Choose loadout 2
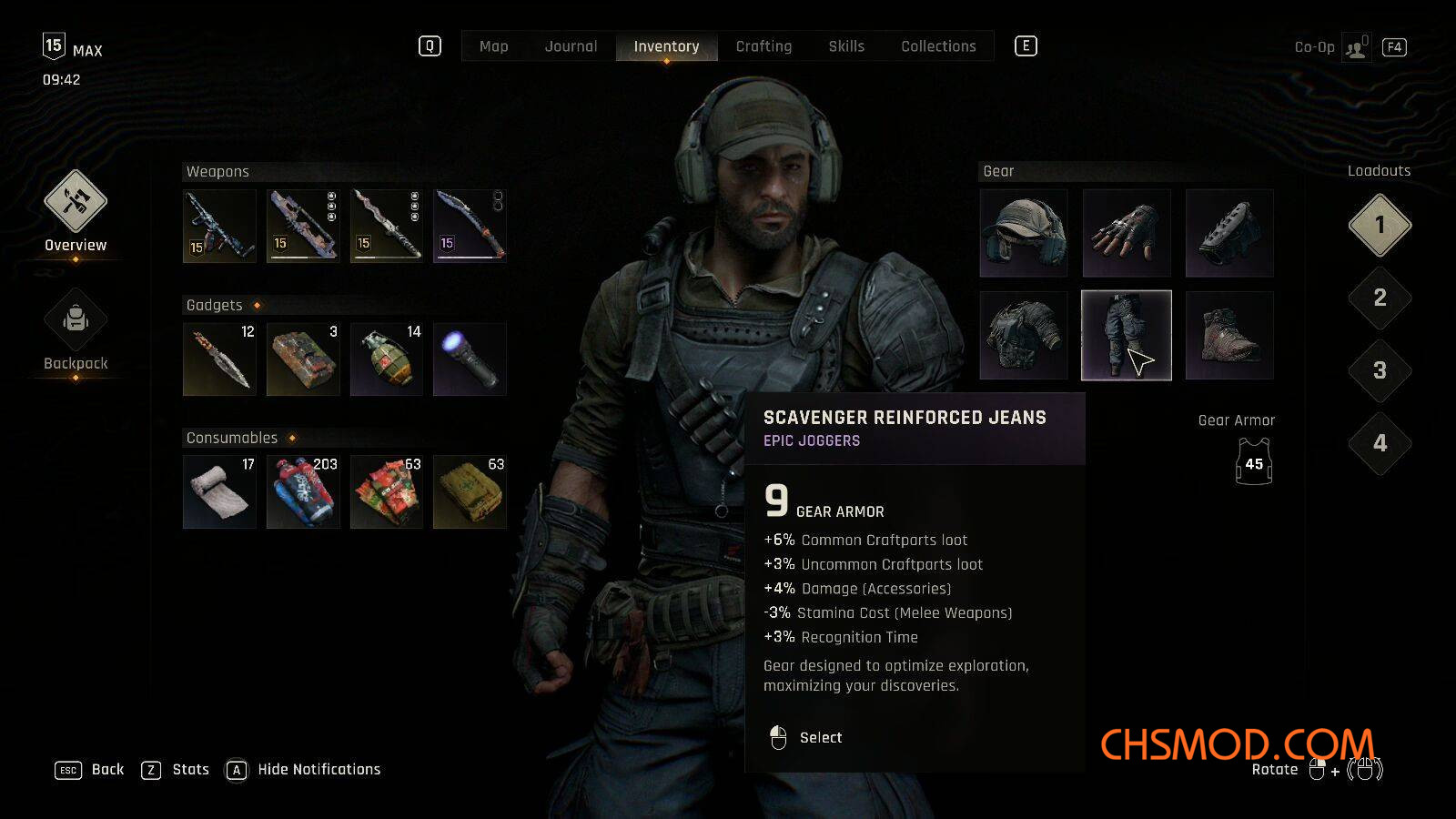This screenshot has width=1456, height=819. coord(1380,298)
